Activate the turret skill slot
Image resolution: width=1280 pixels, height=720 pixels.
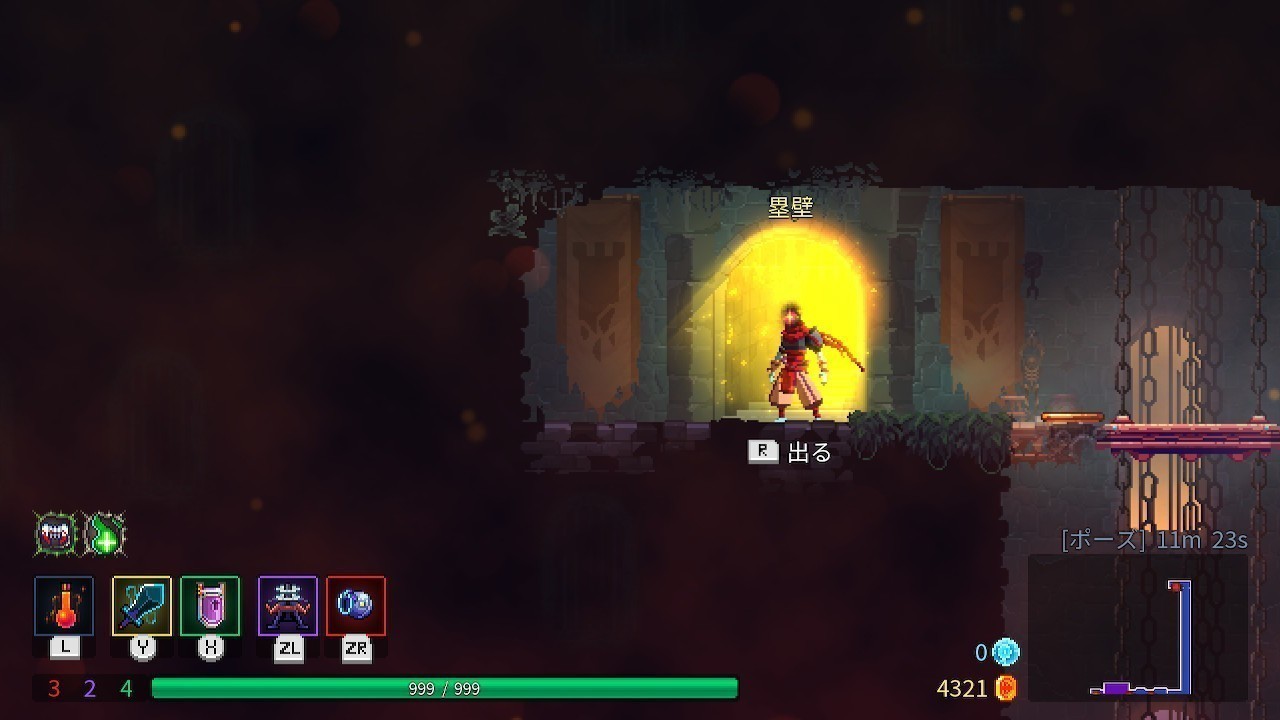(x=288, y=606)
